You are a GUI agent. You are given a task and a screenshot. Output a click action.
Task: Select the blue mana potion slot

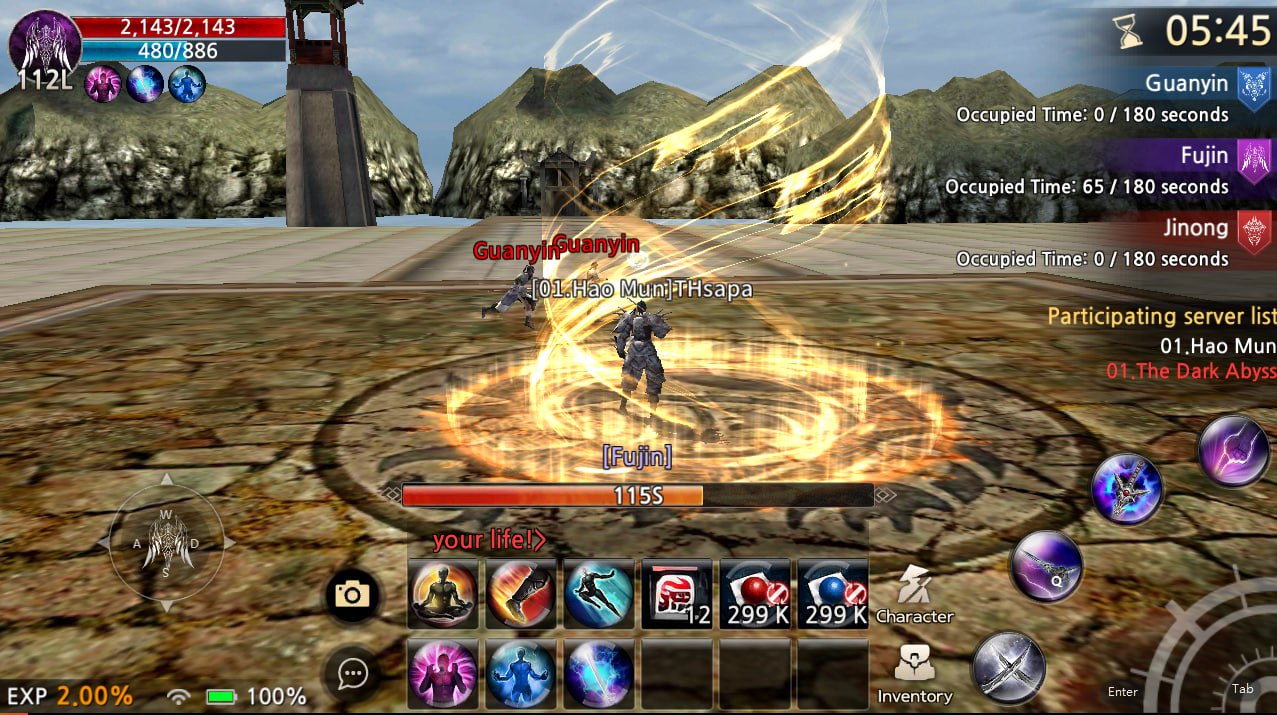833,594
